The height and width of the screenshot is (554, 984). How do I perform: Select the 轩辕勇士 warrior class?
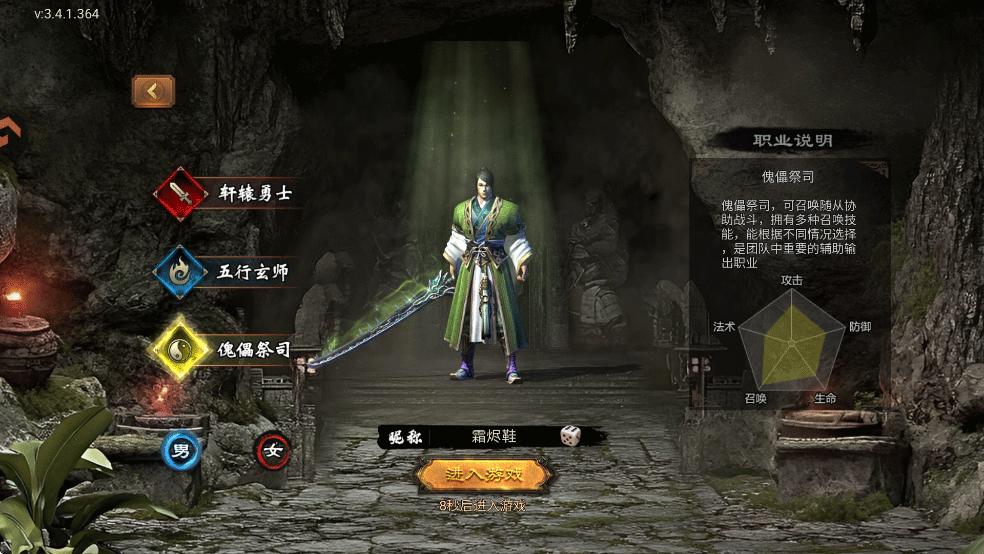tap(228, 193)
